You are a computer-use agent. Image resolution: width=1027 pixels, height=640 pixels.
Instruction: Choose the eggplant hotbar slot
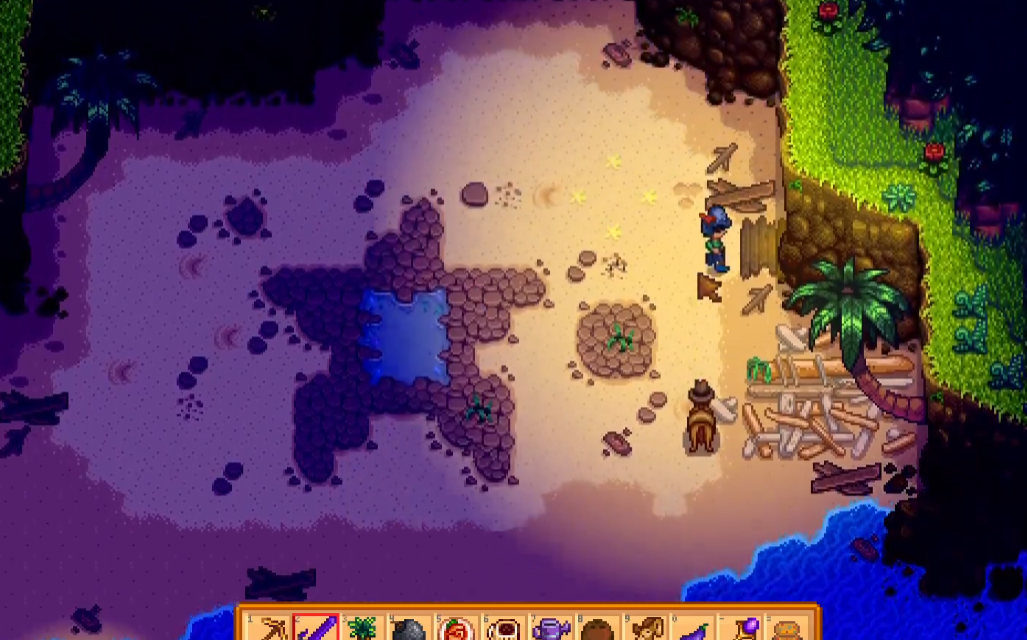click(696, 630)
